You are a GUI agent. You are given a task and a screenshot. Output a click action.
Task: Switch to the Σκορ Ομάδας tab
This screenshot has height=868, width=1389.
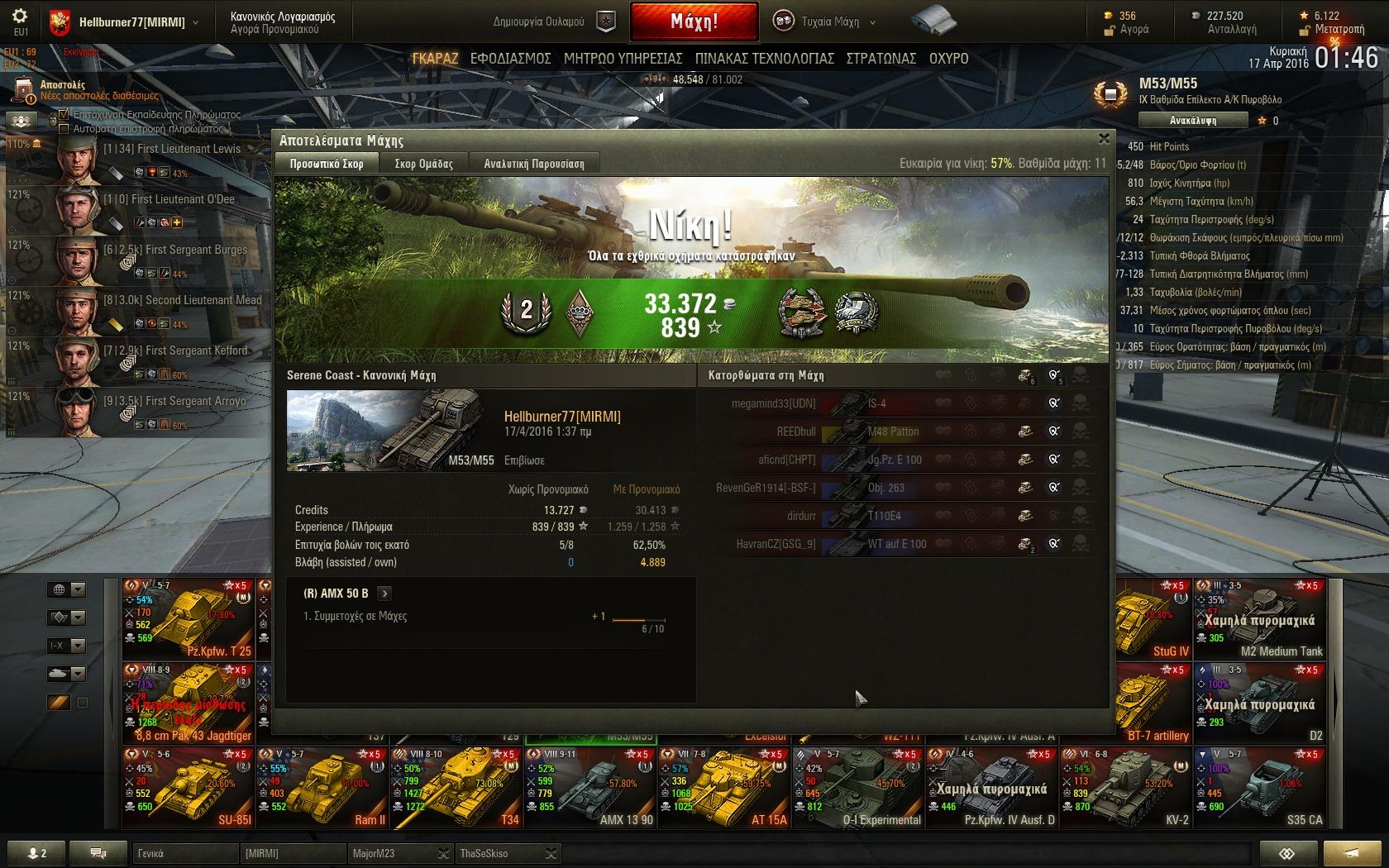tap(423, 164)
